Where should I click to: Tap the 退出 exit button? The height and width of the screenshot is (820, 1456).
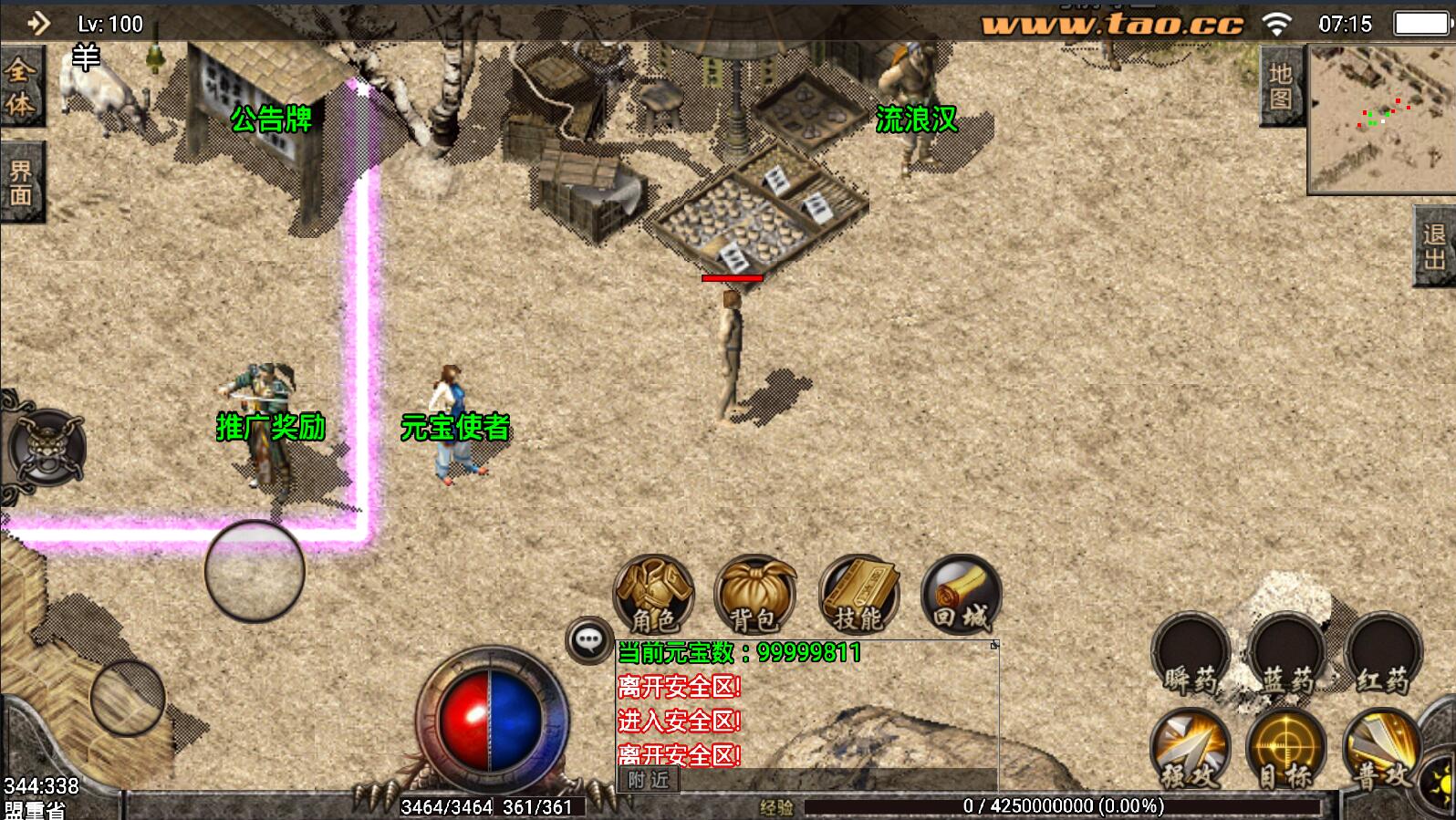(x=1435, y=246)
